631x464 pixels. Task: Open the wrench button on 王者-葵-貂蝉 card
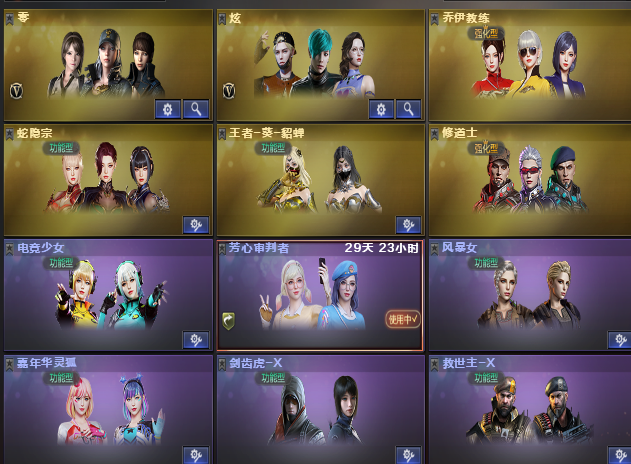point(408,225)
